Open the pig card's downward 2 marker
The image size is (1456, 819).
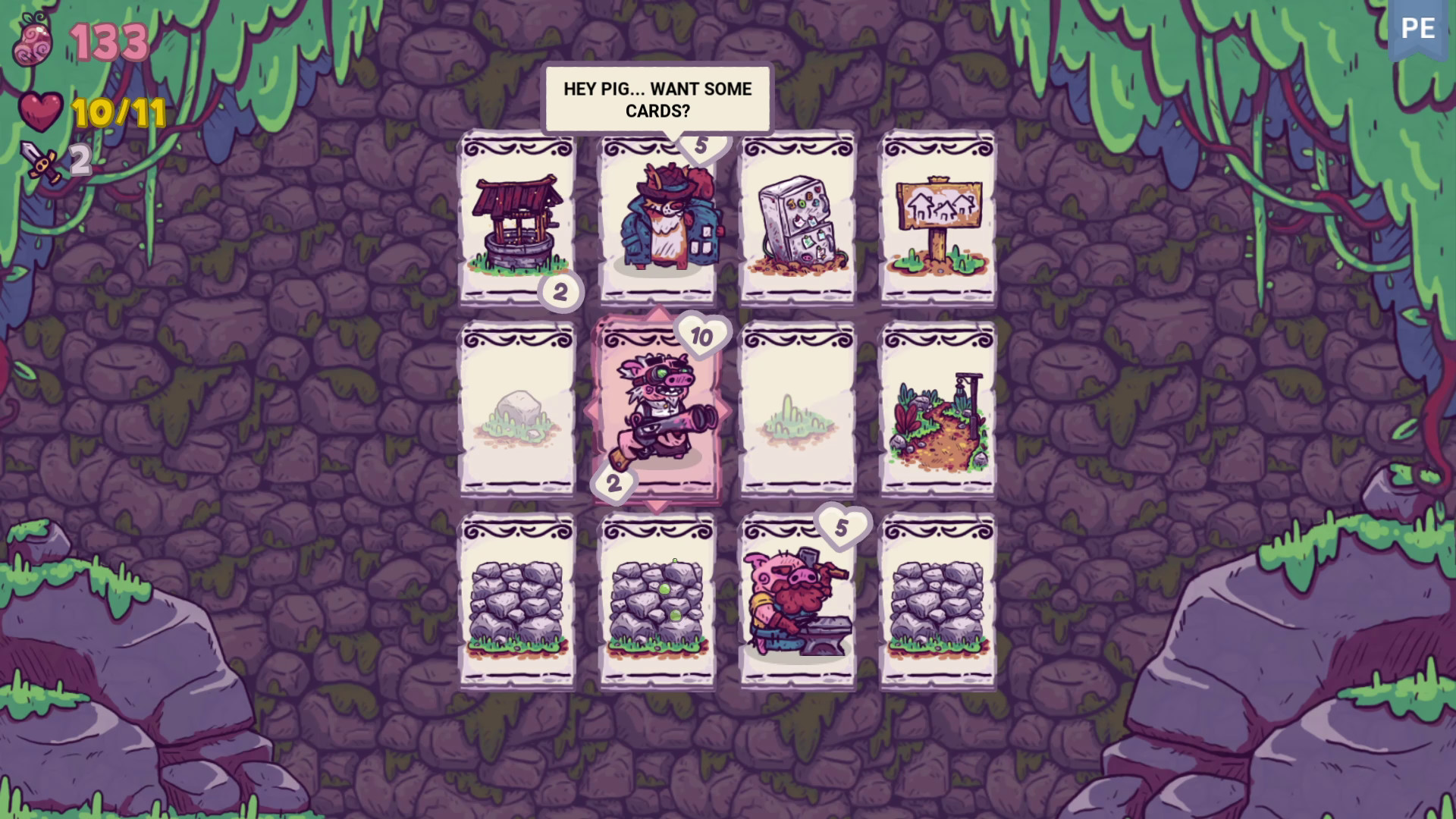tap(613, 483)
